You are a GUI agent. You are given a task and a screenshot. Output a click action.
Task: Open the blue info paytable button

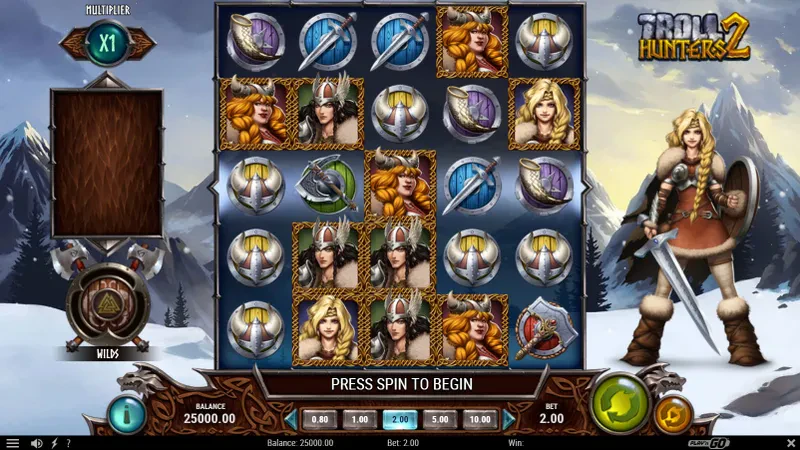[127, 413]
